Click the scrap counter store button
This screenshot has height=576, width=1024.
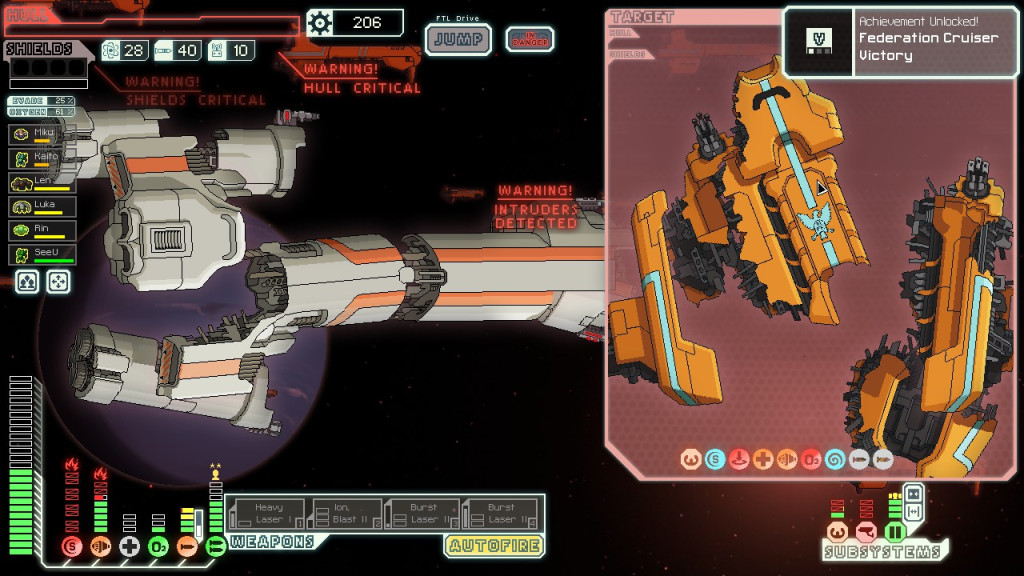click(x=354, y=22)
